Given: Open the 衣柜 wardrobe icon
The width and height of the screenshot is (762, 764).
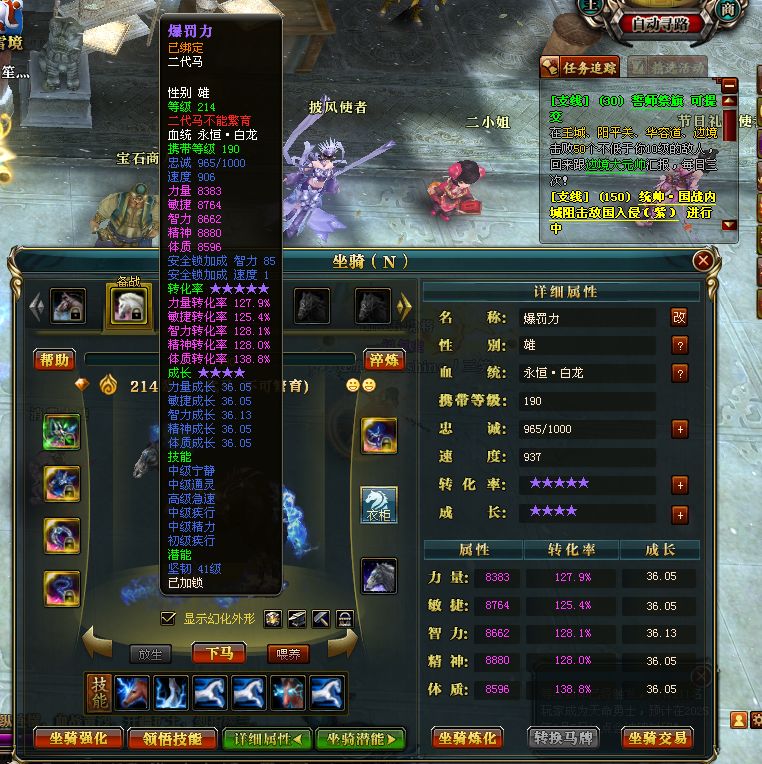Looking at the screenshot, I should (379, 506).
